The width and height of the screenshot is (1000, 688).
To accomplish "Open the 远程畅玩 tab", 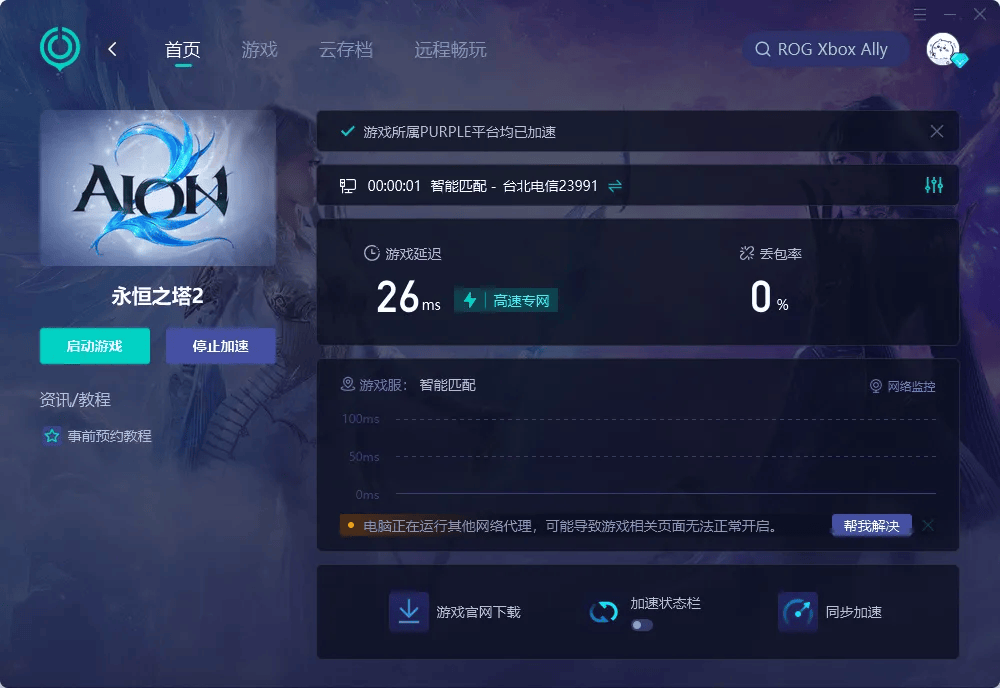I will [450, 50].
